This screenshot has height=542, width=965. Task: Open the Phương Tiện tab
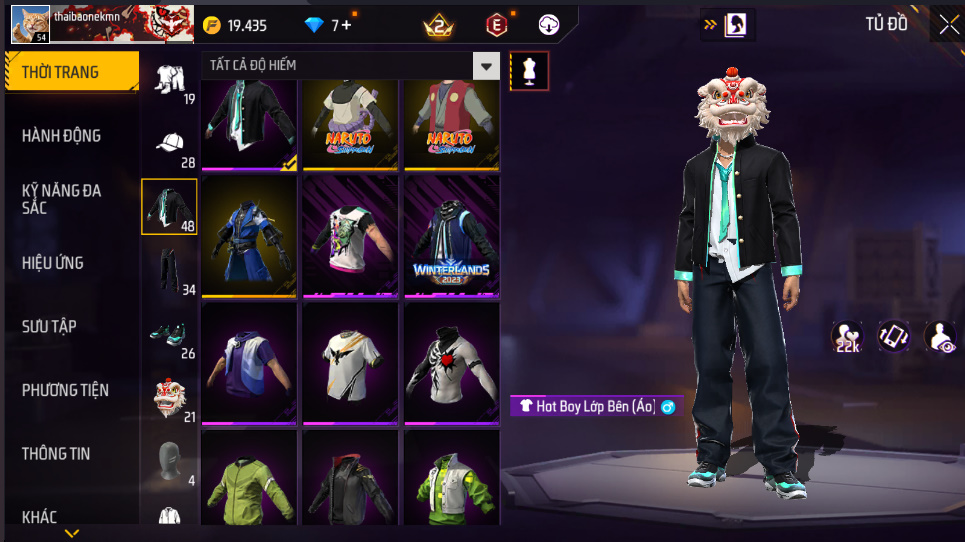coord(66,390)
